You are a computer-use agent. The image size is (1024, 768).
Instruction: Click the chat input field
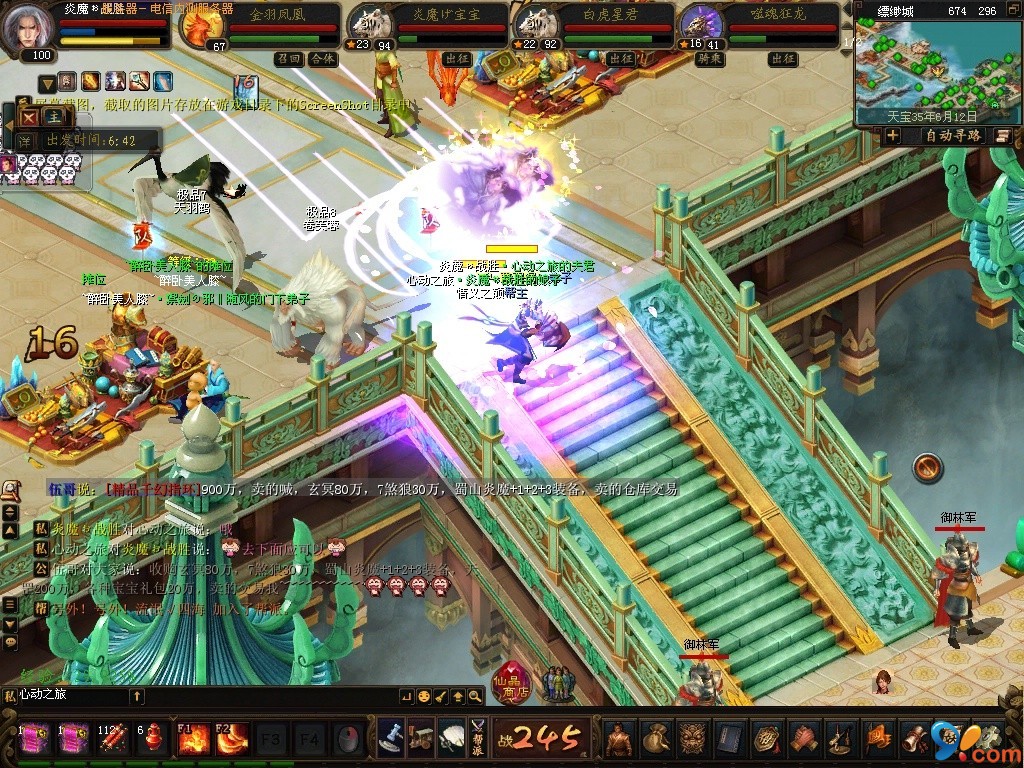tap(70, 695)
